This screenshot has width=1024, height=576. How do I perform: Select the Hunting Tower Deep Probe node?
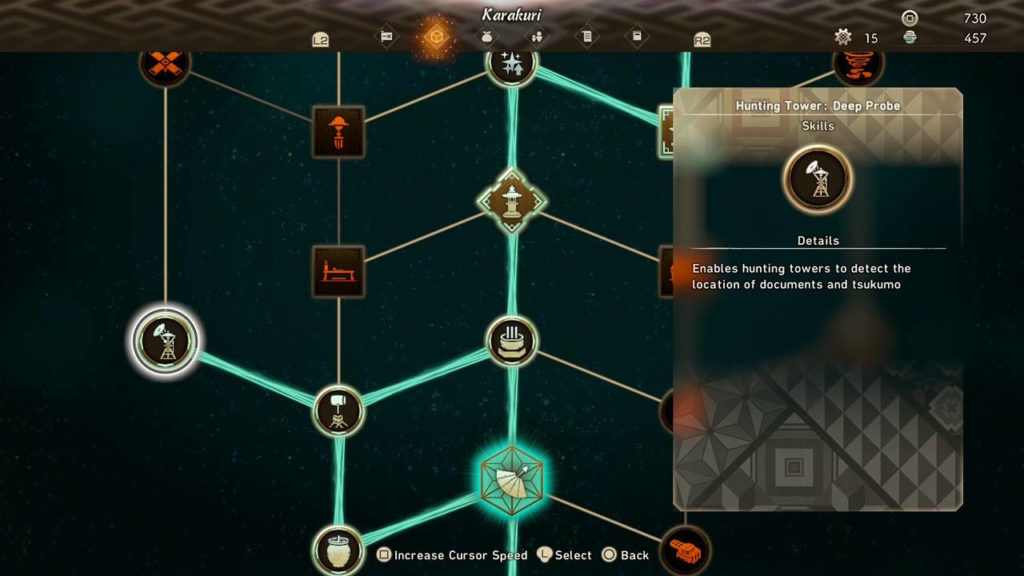pos(165,340)
